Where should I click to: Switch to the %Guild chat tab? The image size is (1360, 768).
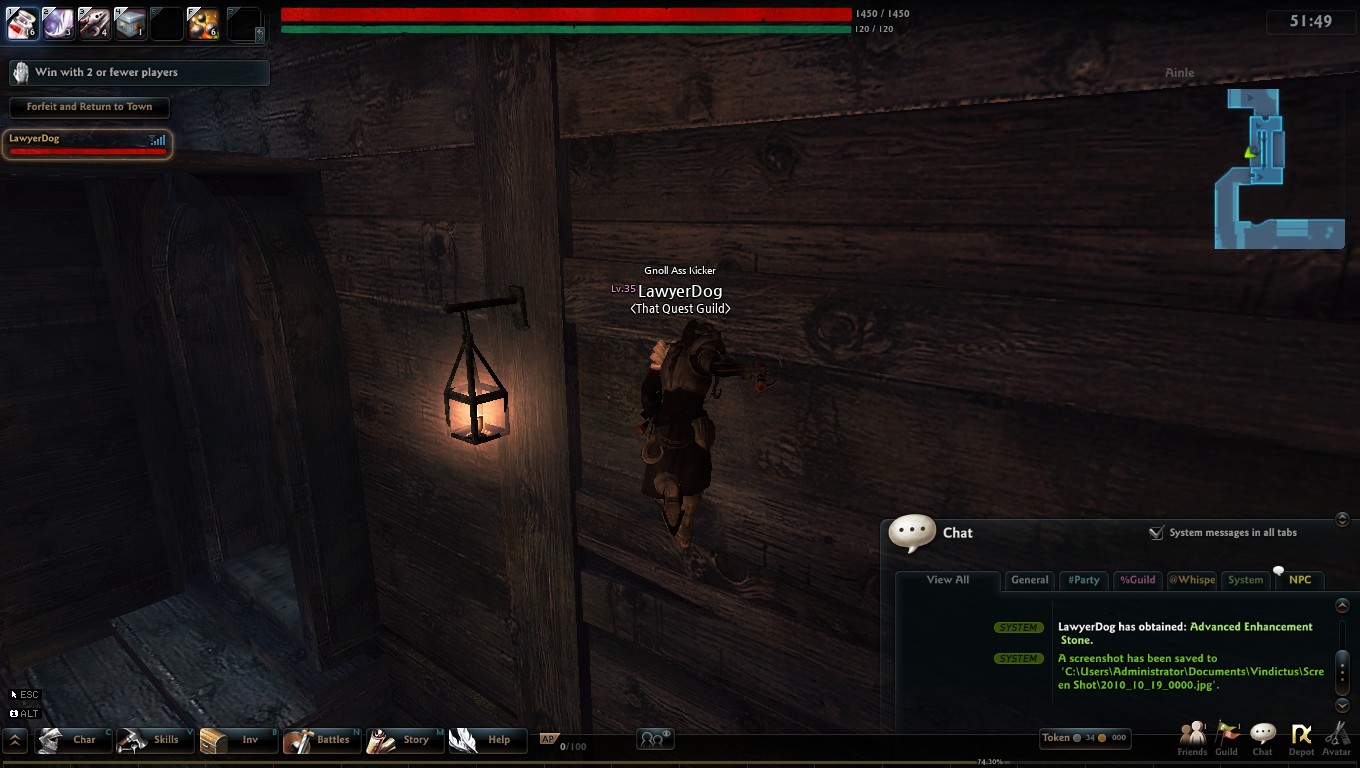[1137, 580]
